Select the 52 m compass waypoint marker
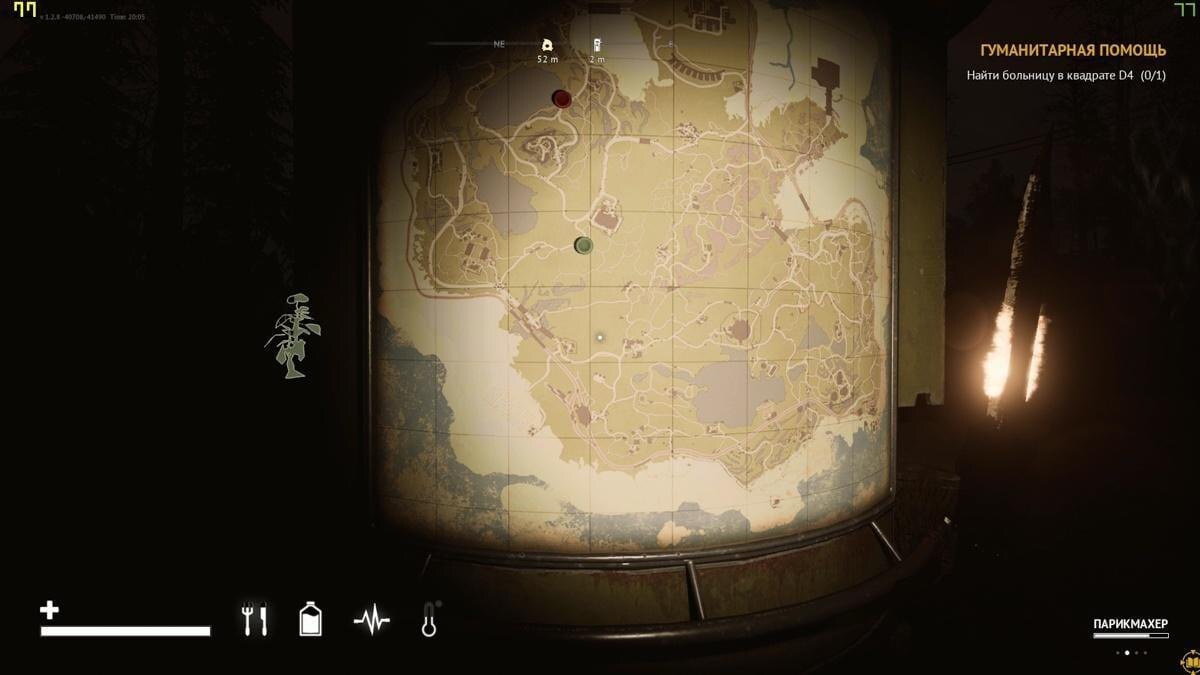This screenshot has width=1200, height=675. tap(546, 45)
